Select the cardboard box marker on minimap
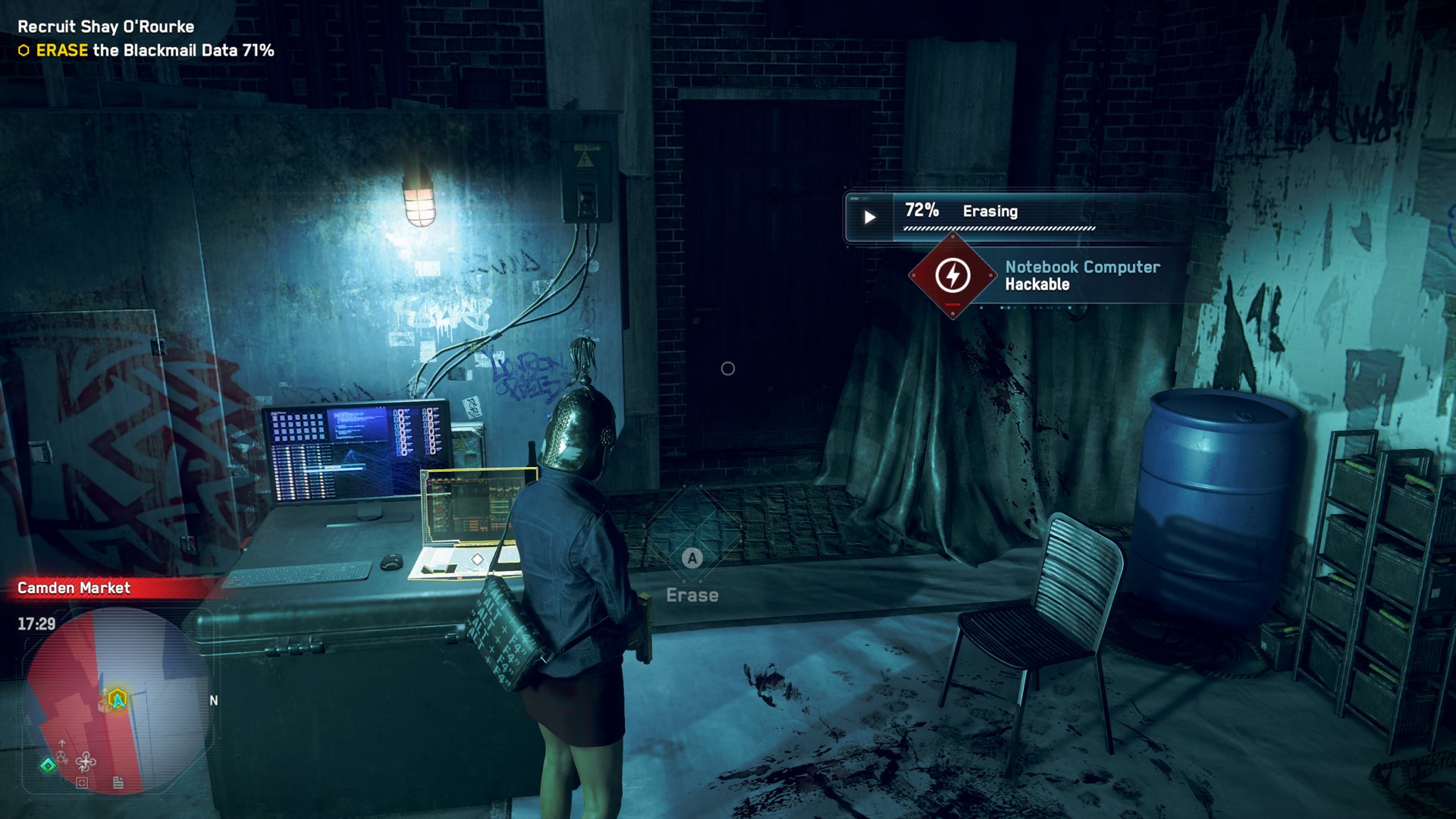Viewport: 1456px width, 819px height. (x=104, y=705)
